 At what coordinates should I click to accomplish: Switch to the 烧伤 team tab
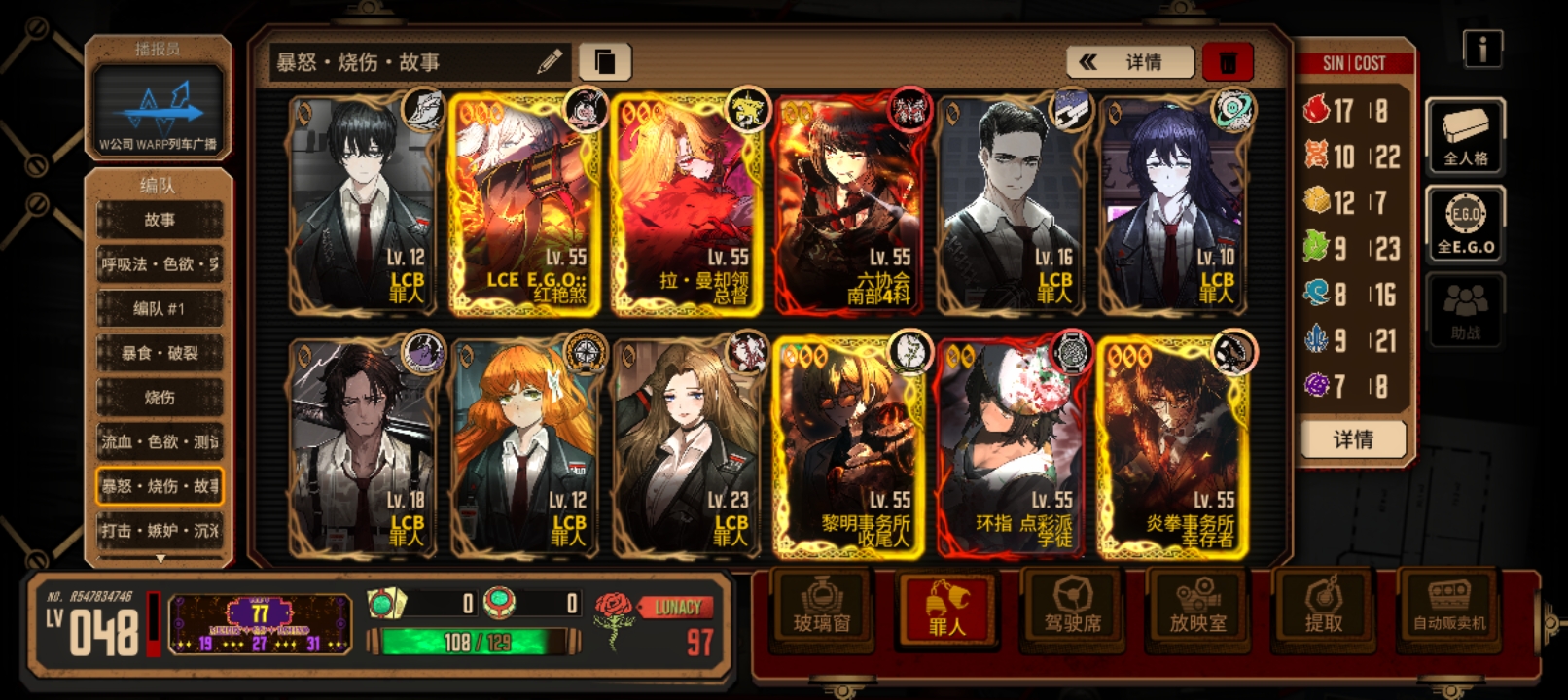click(x=160, y=397)
